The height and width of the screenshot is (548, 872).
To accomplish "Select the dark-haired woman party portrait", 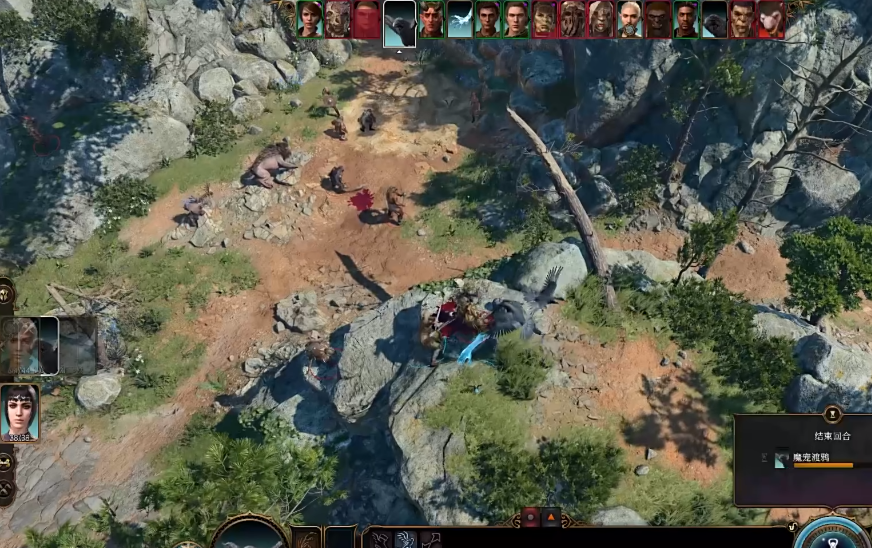I will 19,411.
